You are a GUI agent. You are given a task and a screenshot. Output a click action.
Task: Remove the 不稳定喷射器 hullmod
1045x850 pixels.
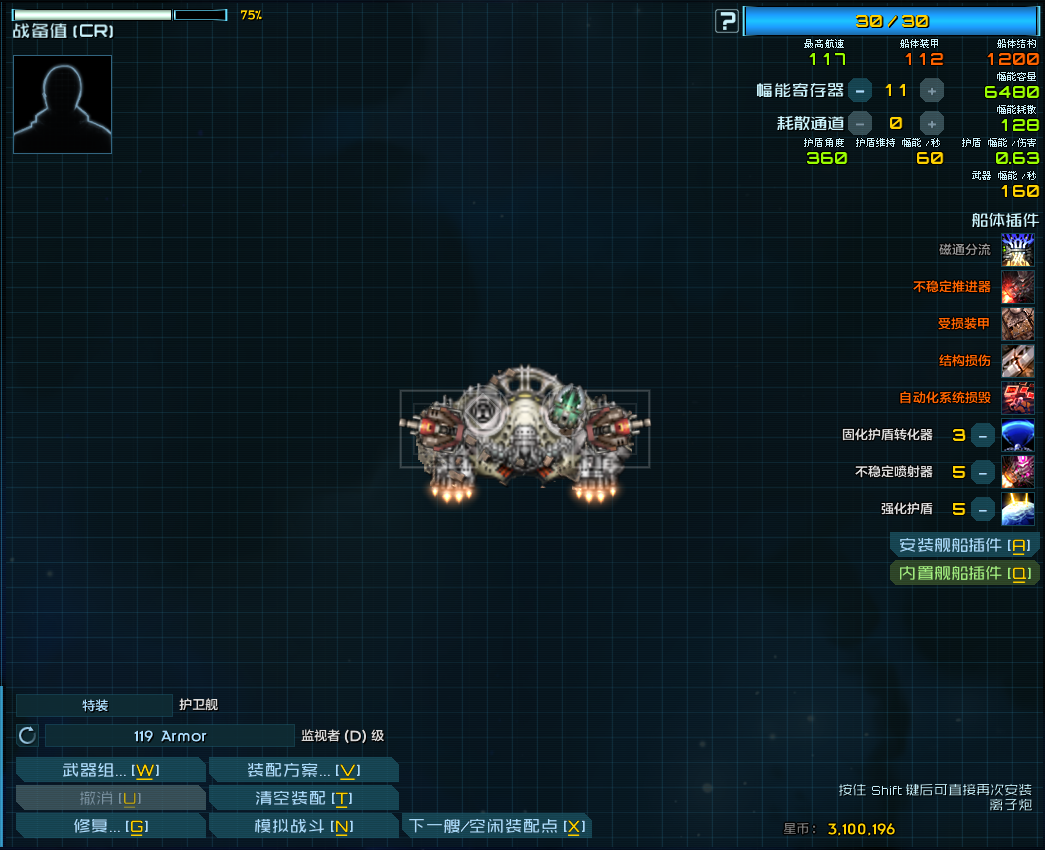coord(983,472)
